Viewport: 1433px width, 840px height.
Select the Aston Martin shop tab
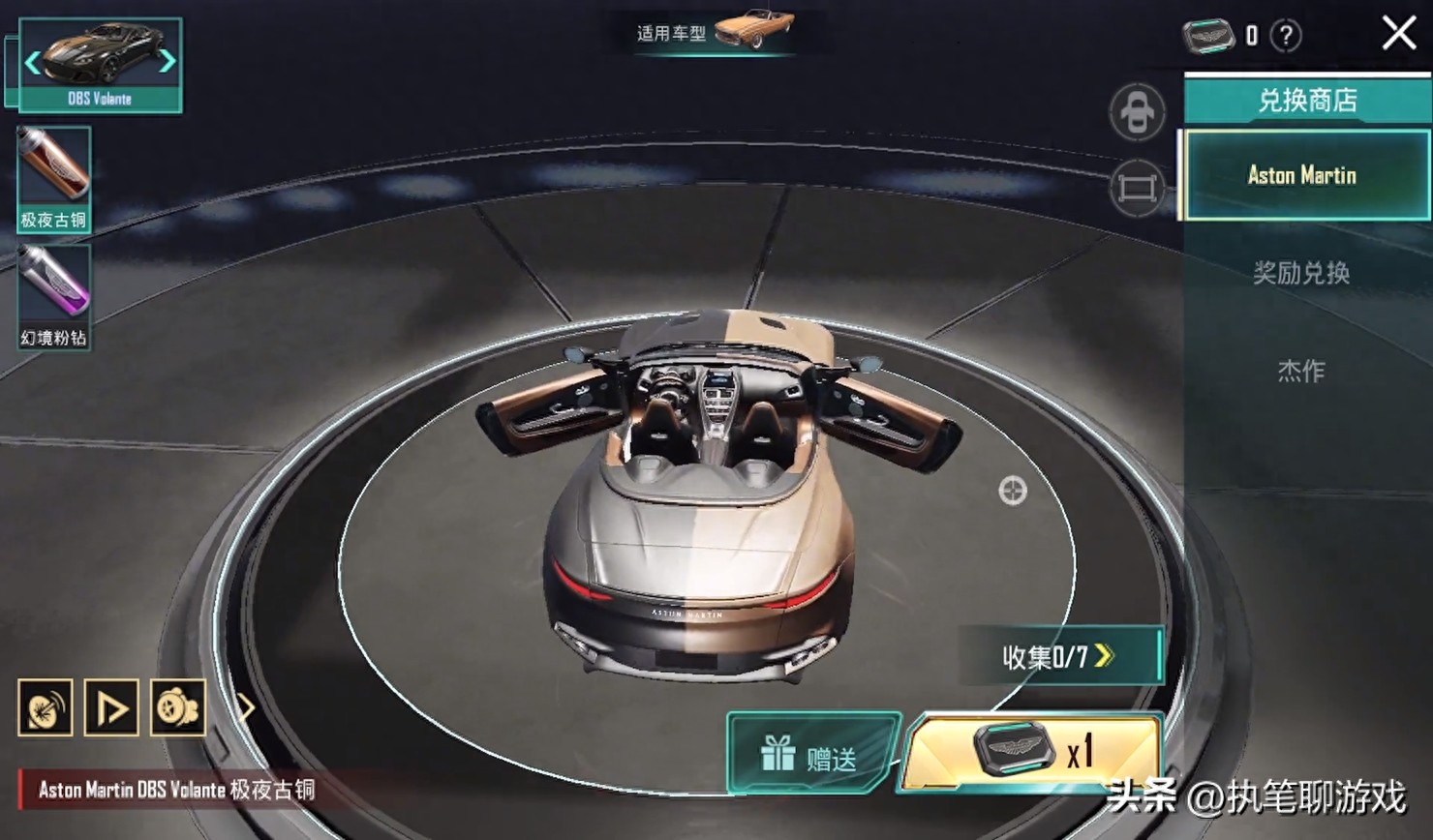[1303, 175]
